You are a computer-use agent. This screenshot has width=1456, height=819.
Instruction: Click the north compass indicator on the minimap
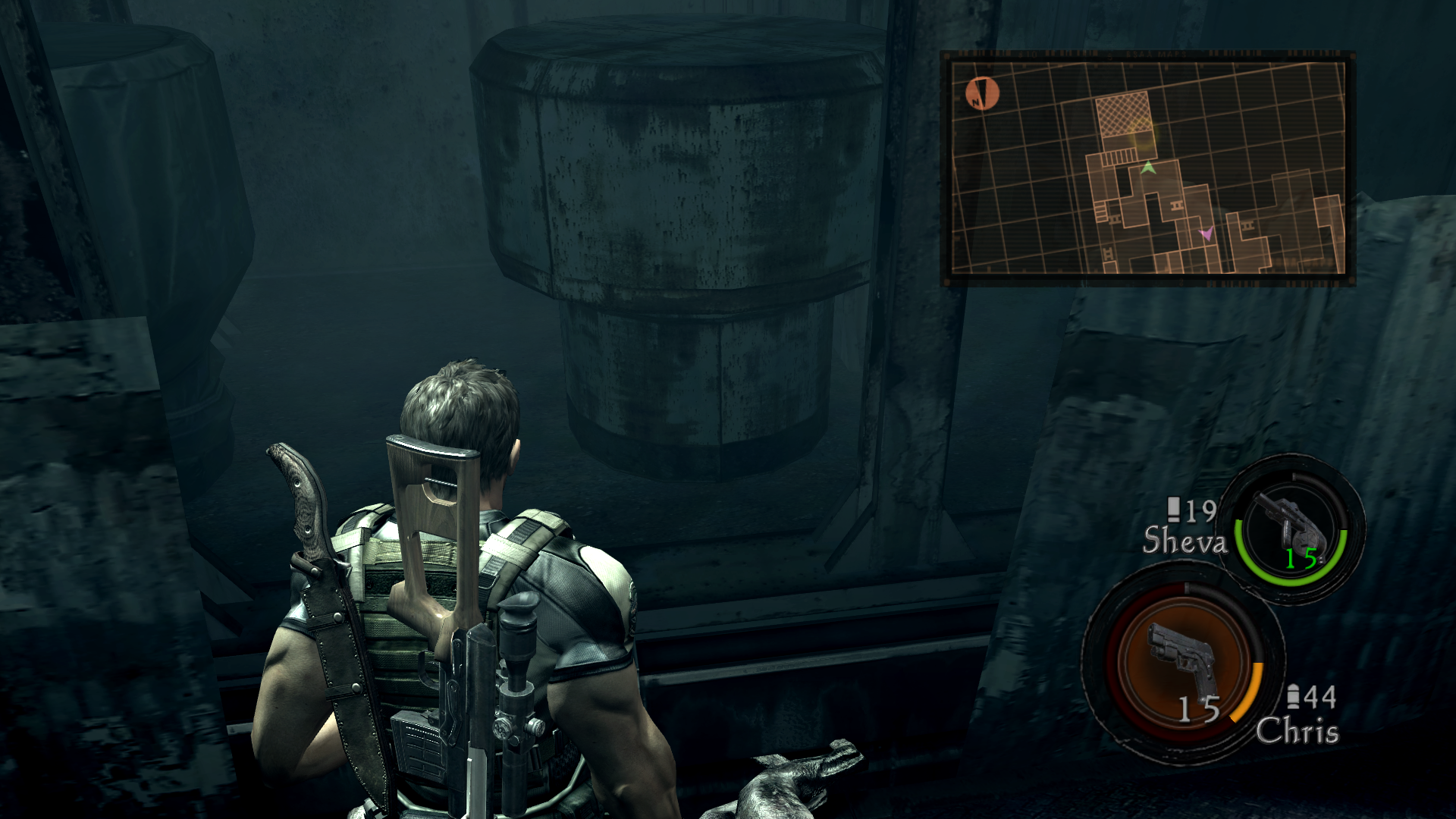(x=982, y=93)
